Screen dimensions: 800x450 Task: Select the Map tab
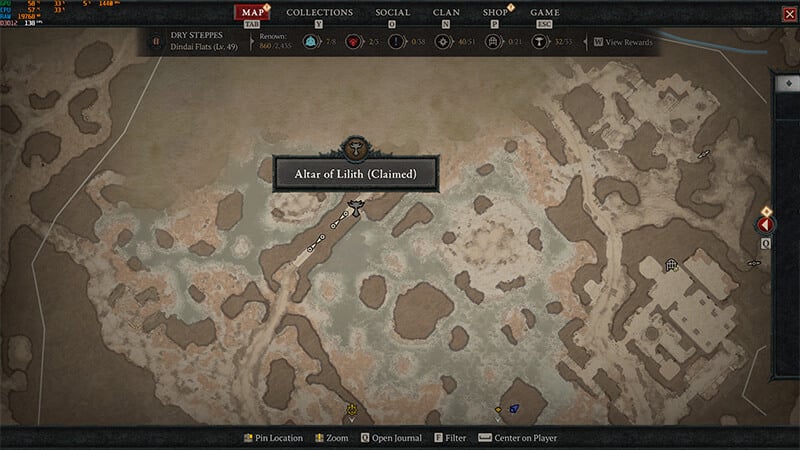(253, 13)
